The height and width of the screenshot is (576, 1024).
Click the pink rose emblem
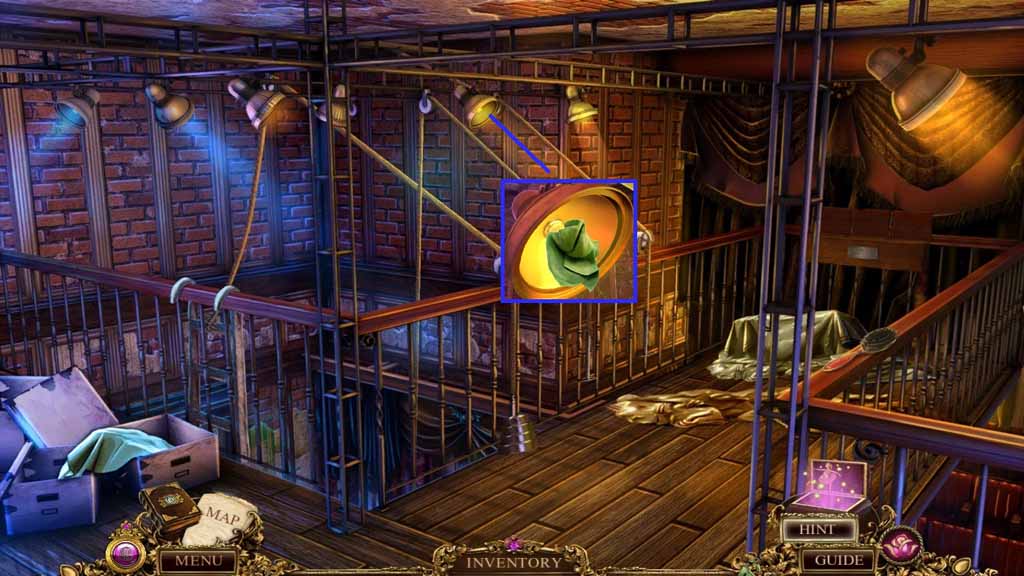pos(901,545)
